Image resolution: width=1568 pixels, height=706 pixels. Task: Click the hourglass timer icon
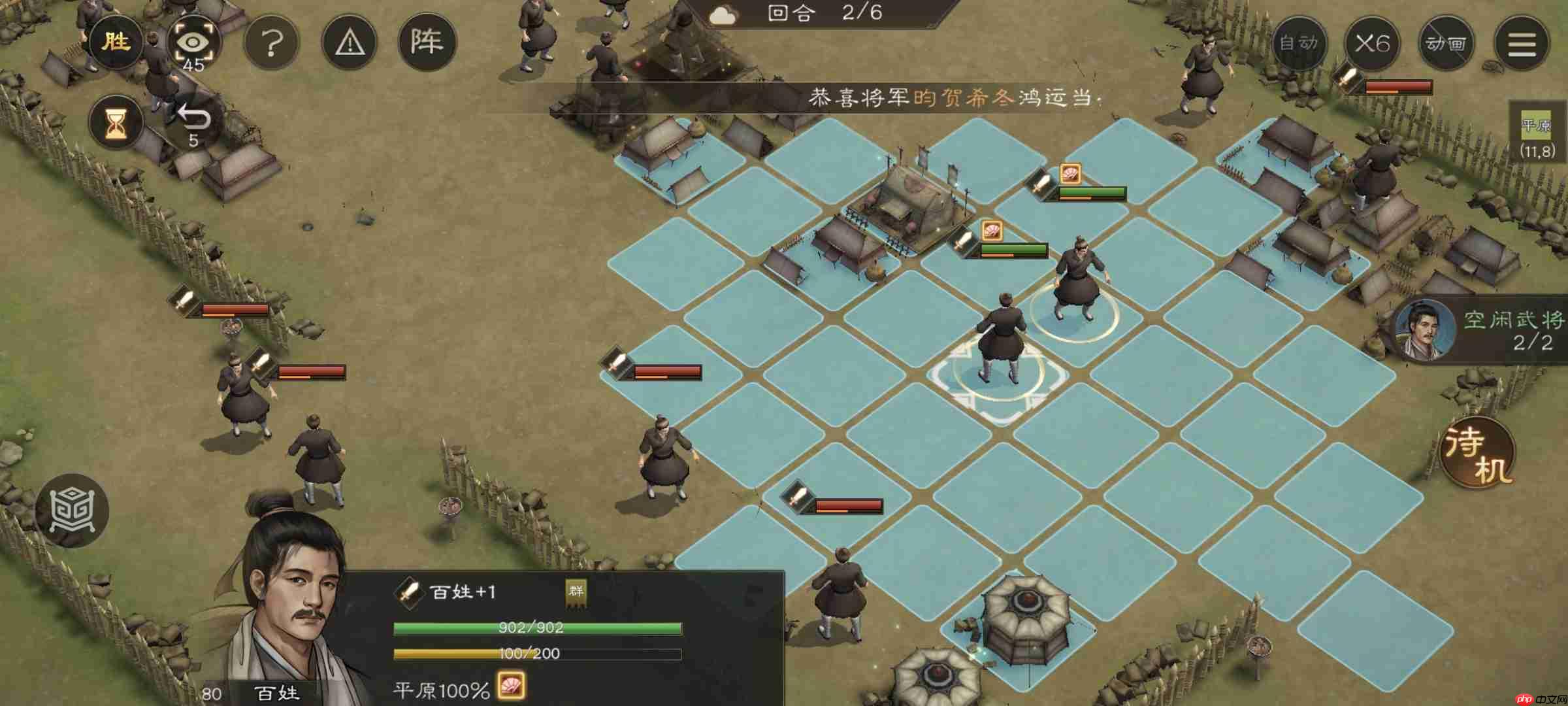click(116, 122)
